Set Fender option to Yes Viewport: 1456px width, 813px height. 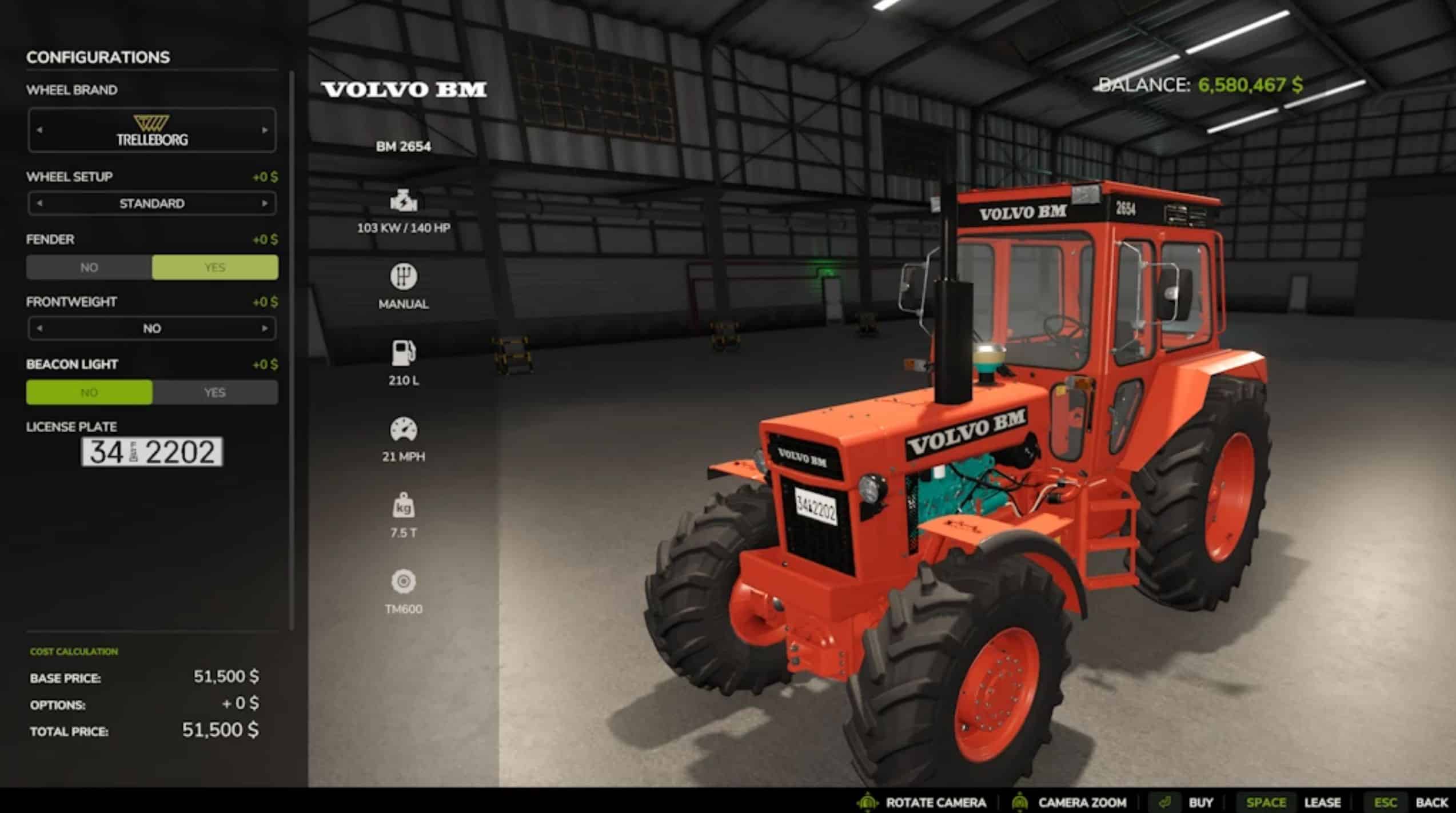coord(215,268)
